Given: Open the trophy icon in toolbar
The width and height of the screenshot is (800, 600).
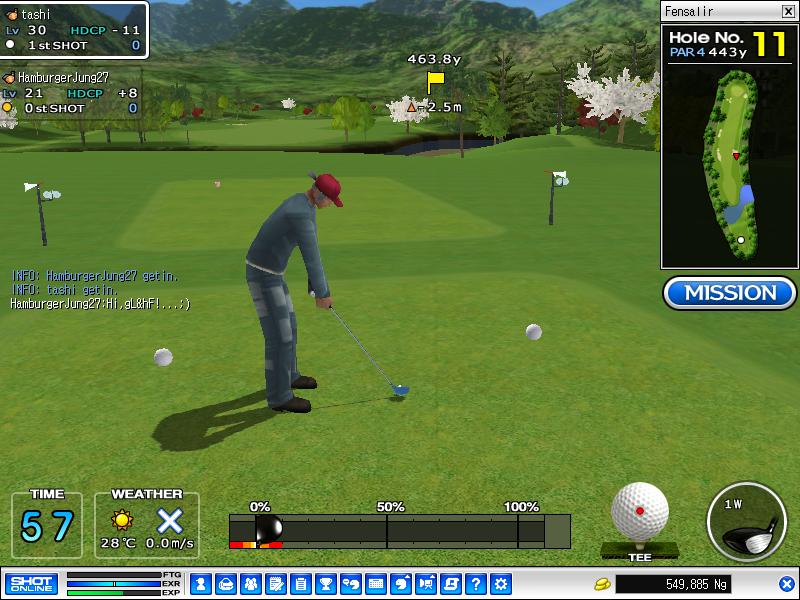Looking at the screenshot, I should [x=325, y=584].
